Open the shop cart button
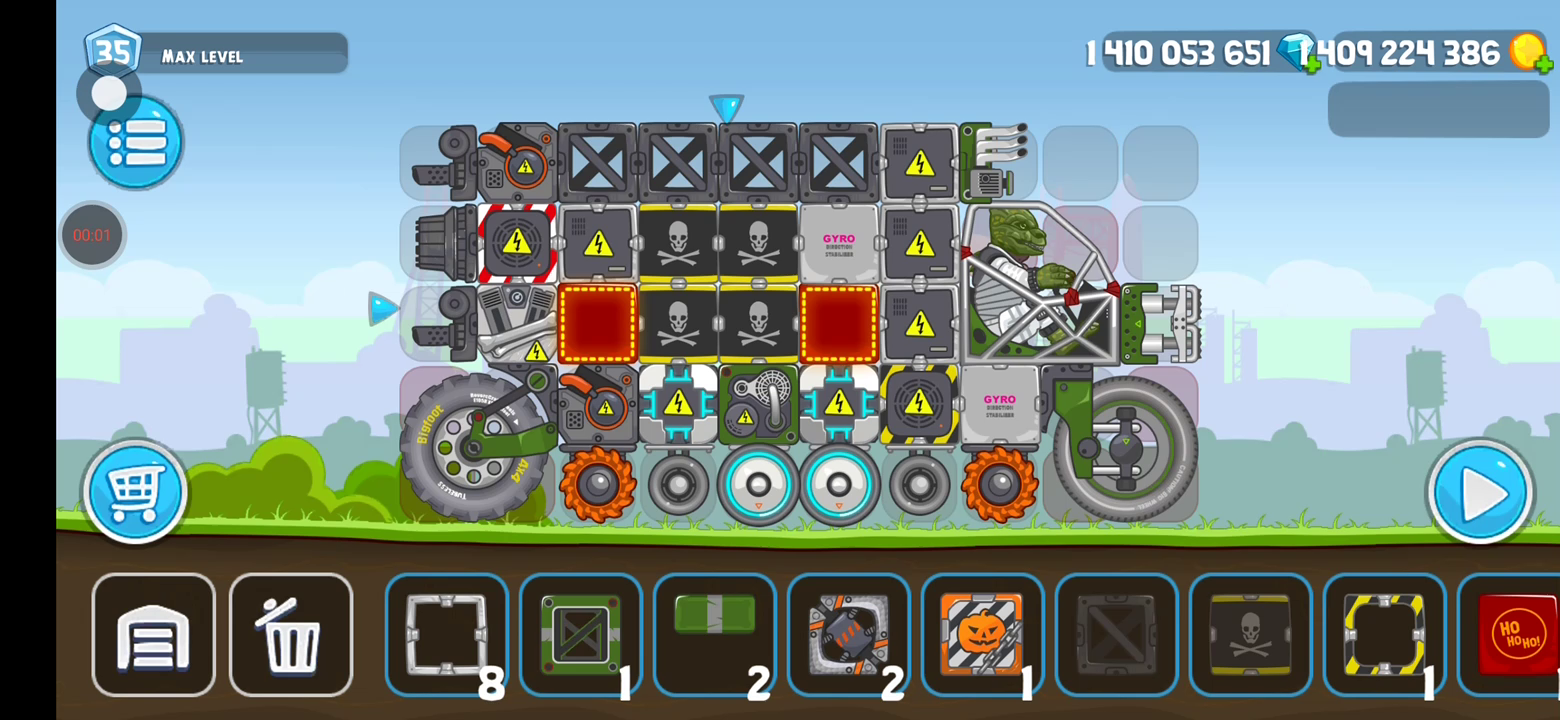 [135, 492]
